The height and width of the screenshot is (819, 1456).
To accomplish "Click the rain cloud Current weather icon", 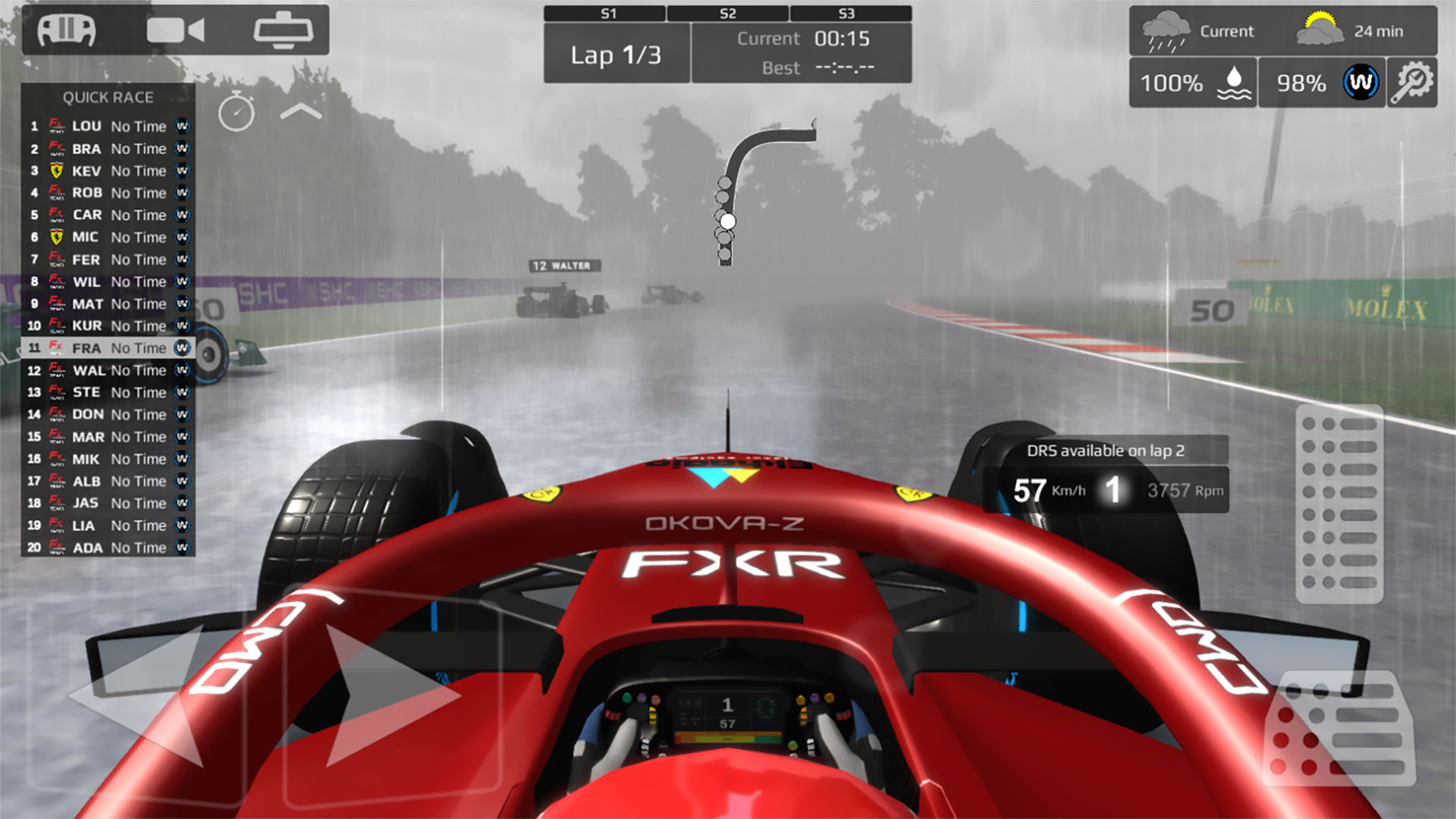I will pos(1168,30).
